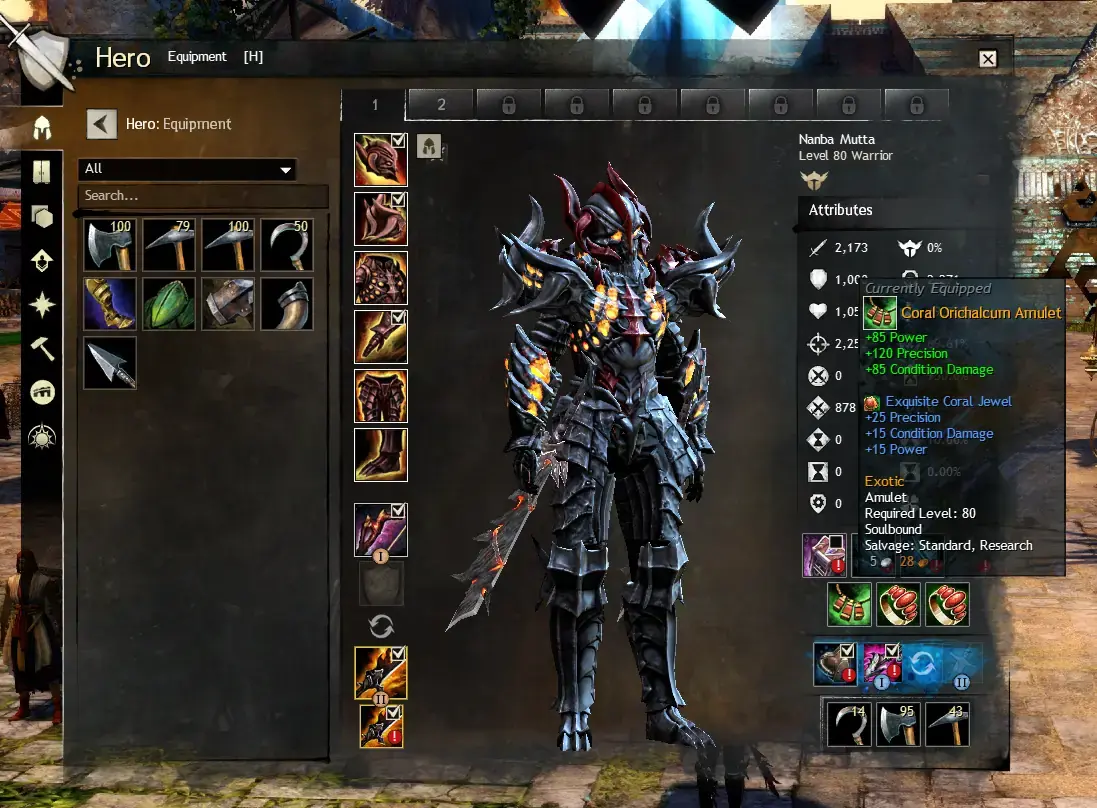
Task: Select equipment template tab 1
Action: [x=375, y=105]
